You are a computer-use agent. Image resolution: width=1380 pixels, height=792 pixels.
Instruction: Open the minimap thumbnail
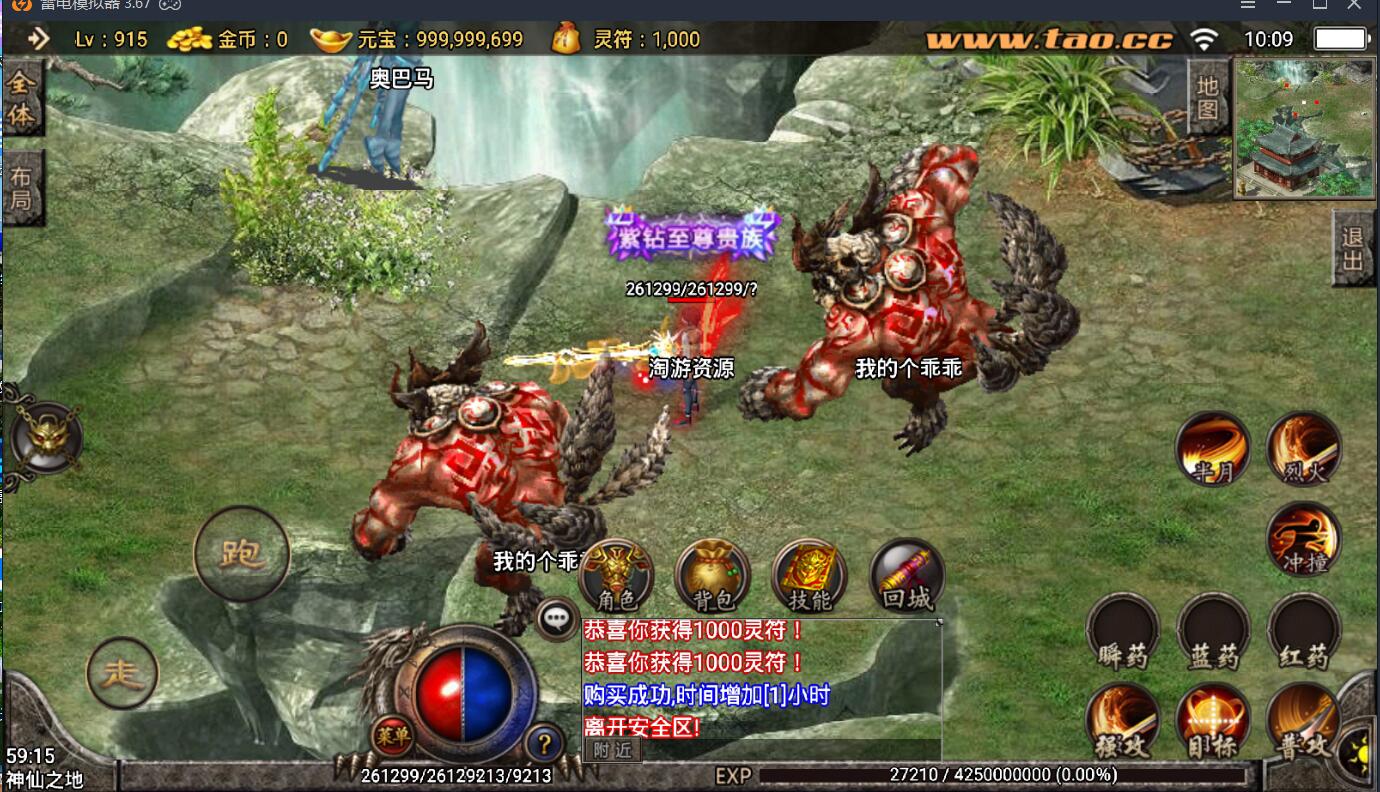point(1303,127)
